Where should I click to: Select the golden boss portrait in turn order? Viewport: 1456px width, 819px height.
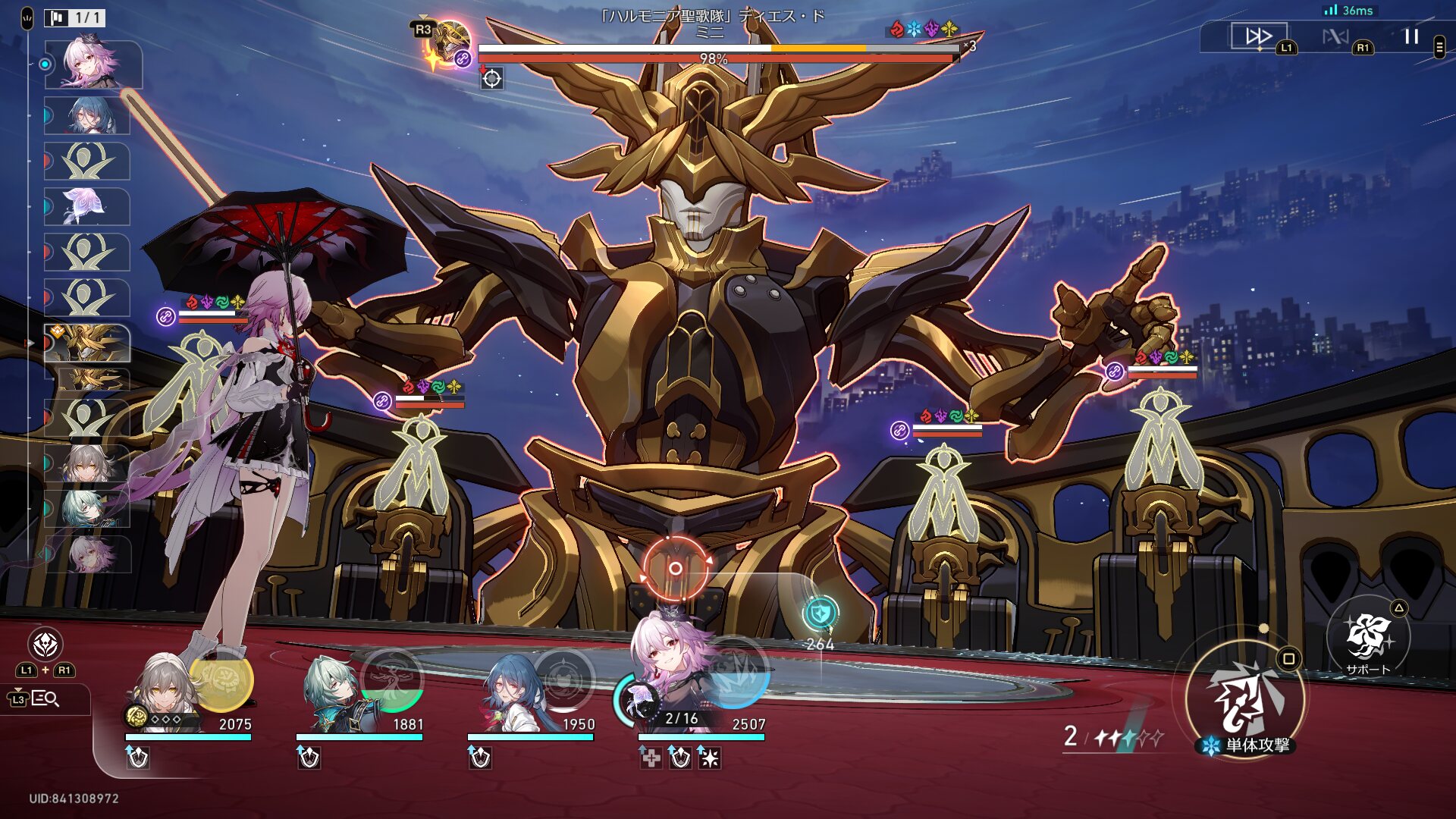pyautogui.click(x=88, y=343)
